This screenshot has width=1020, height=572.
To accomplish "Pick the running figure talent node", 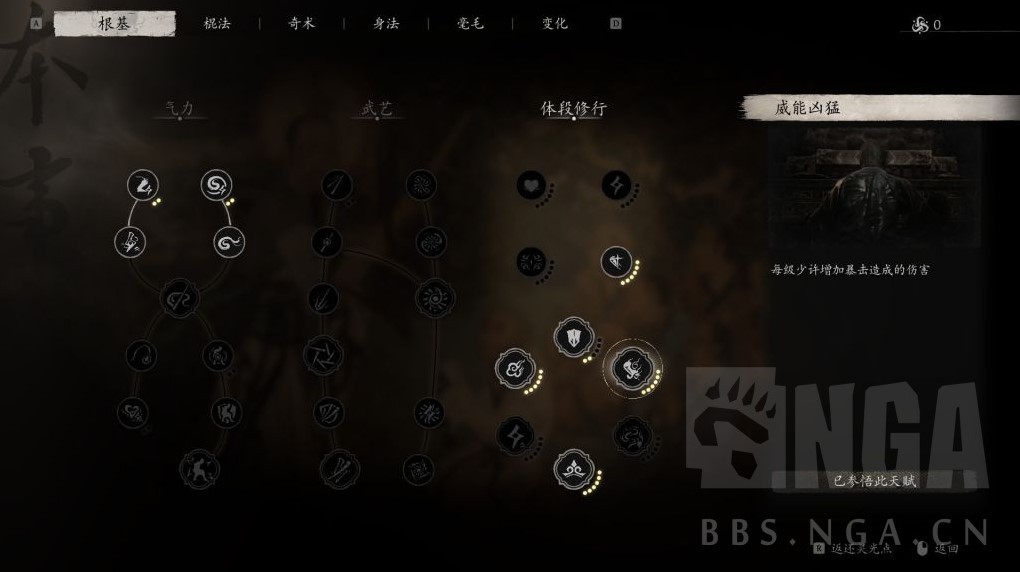I will click(199, 468).
